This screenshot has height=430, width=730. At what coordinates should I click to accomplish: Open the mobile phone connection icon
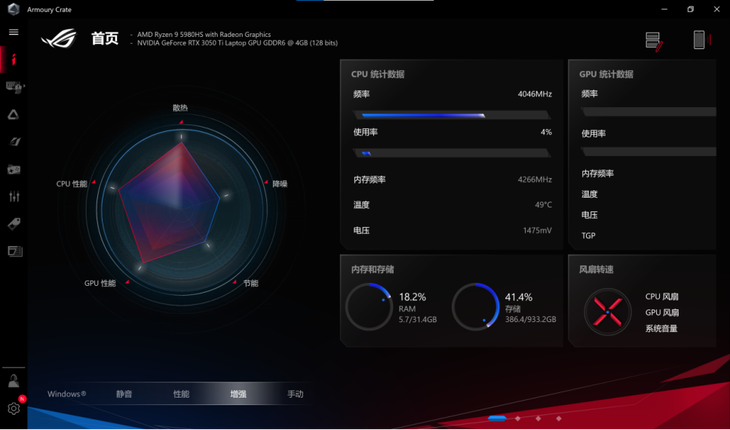click(x=699, y=40)
